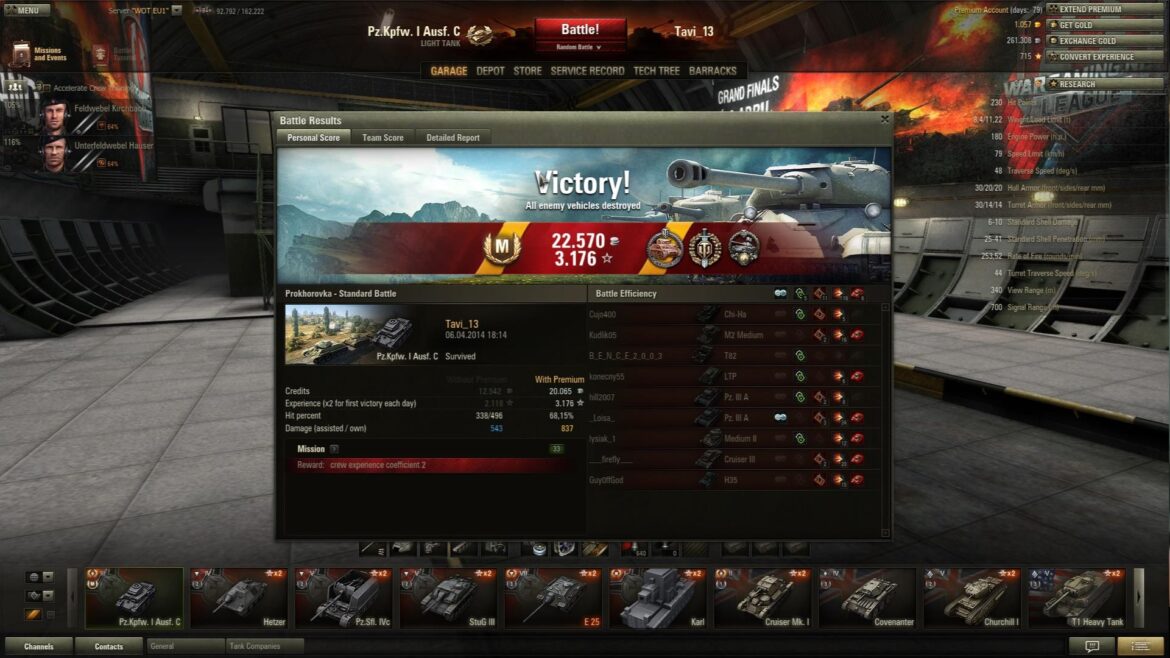Switch to the BARRACKS section
This screenshot has height=658, width=1170.
tap(713, 71)
